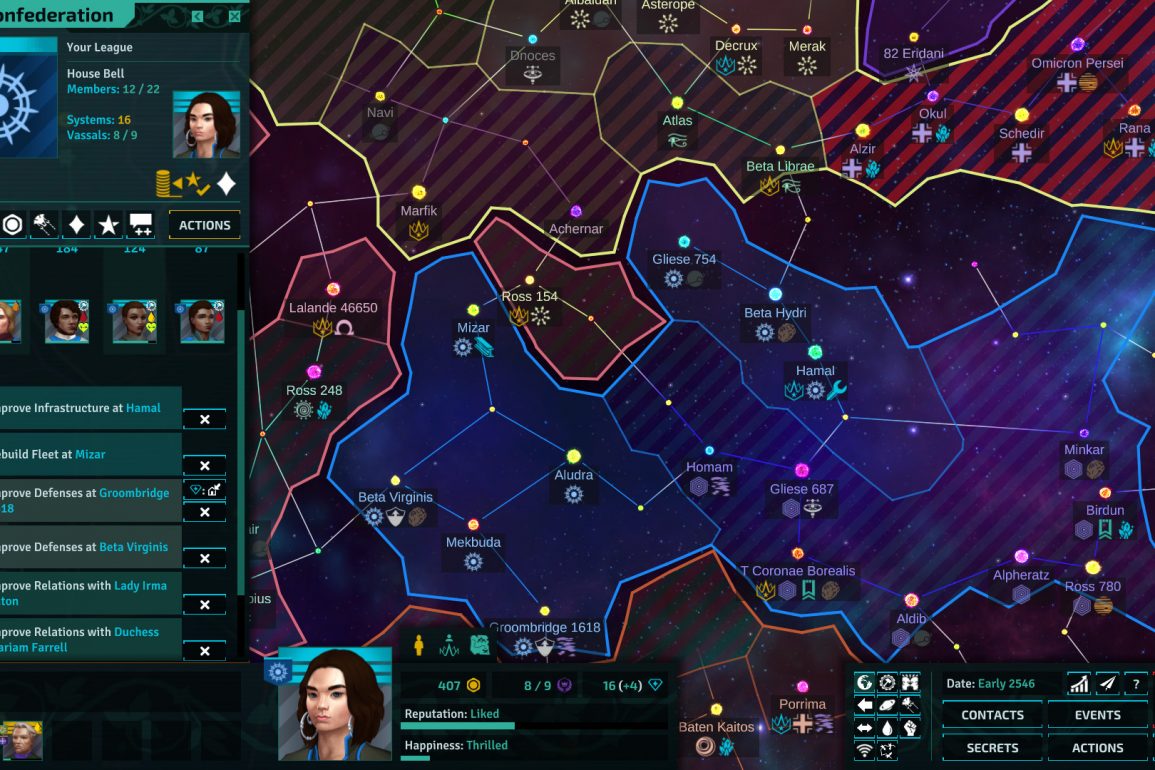The image size is (1155, 770).
Task: Toggle the water droplet map filter
Action: point(887,727)
